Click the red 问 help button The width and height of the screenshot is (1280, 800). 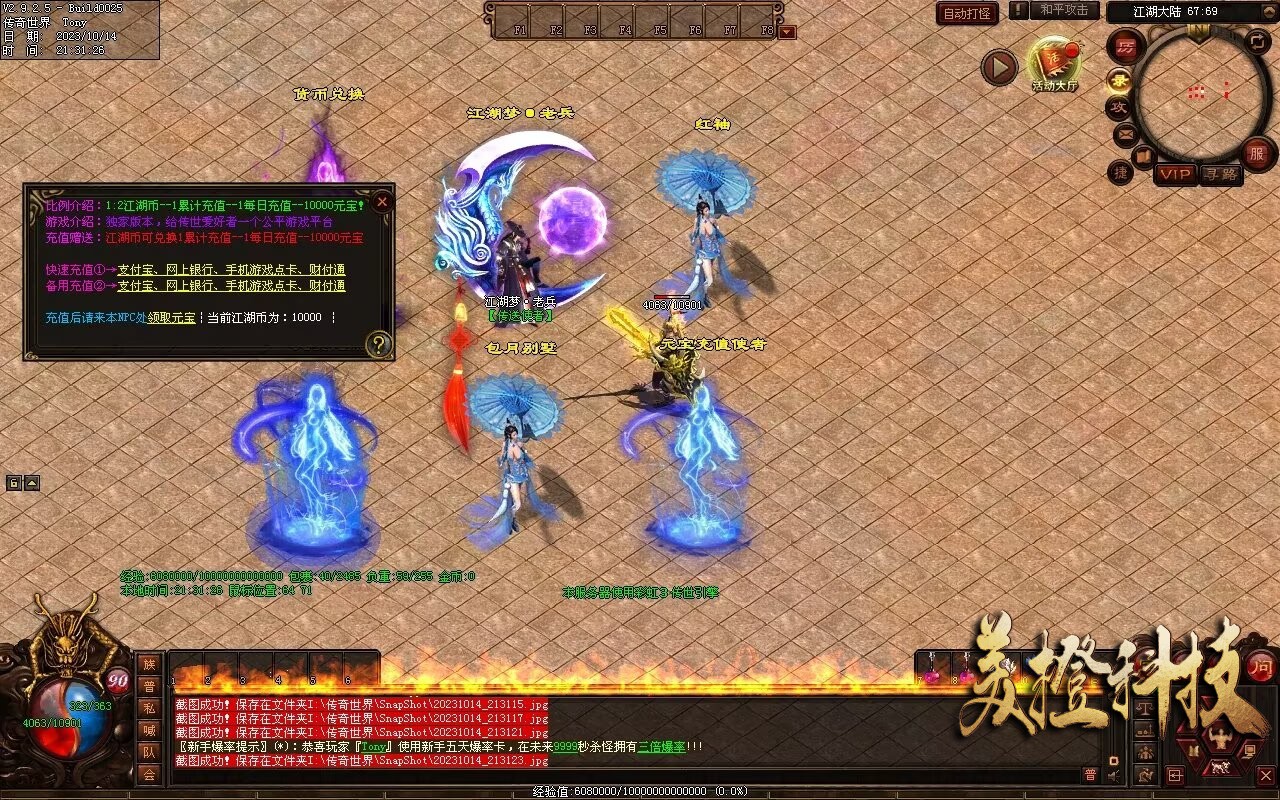pyautogui.click(x=1262, y=666)
